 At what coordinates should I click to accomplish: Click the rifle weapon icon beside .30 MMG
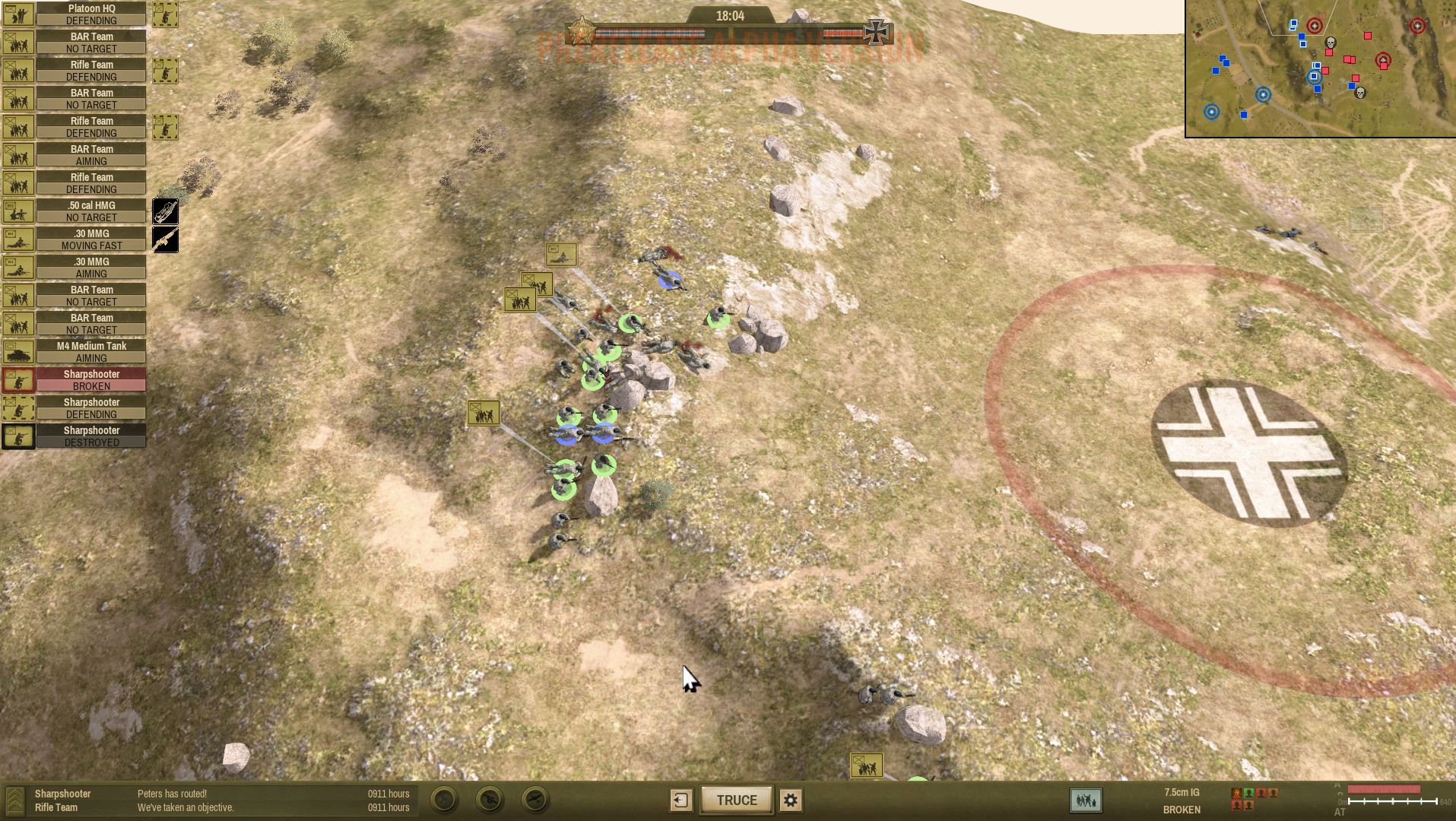tap(165, 239)
